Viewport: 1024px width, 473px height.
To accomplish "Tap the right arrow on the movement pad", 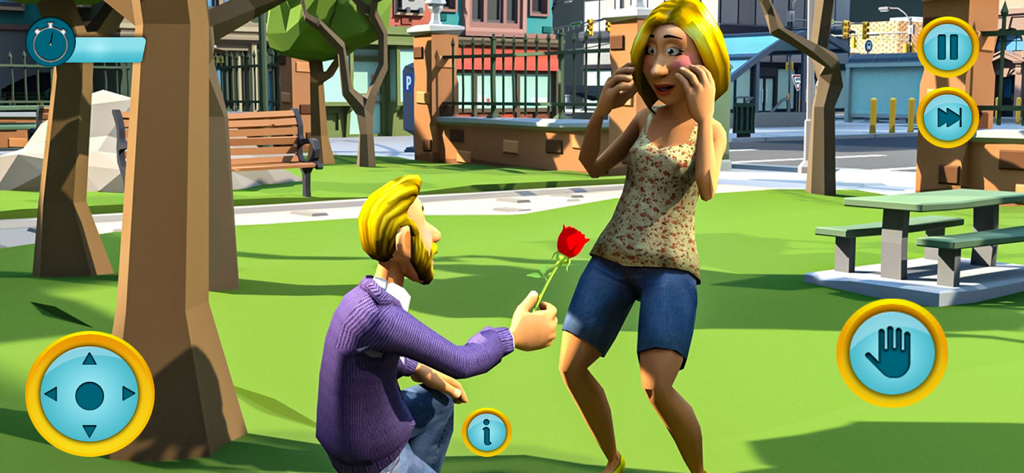I will (x=128, y=394).
